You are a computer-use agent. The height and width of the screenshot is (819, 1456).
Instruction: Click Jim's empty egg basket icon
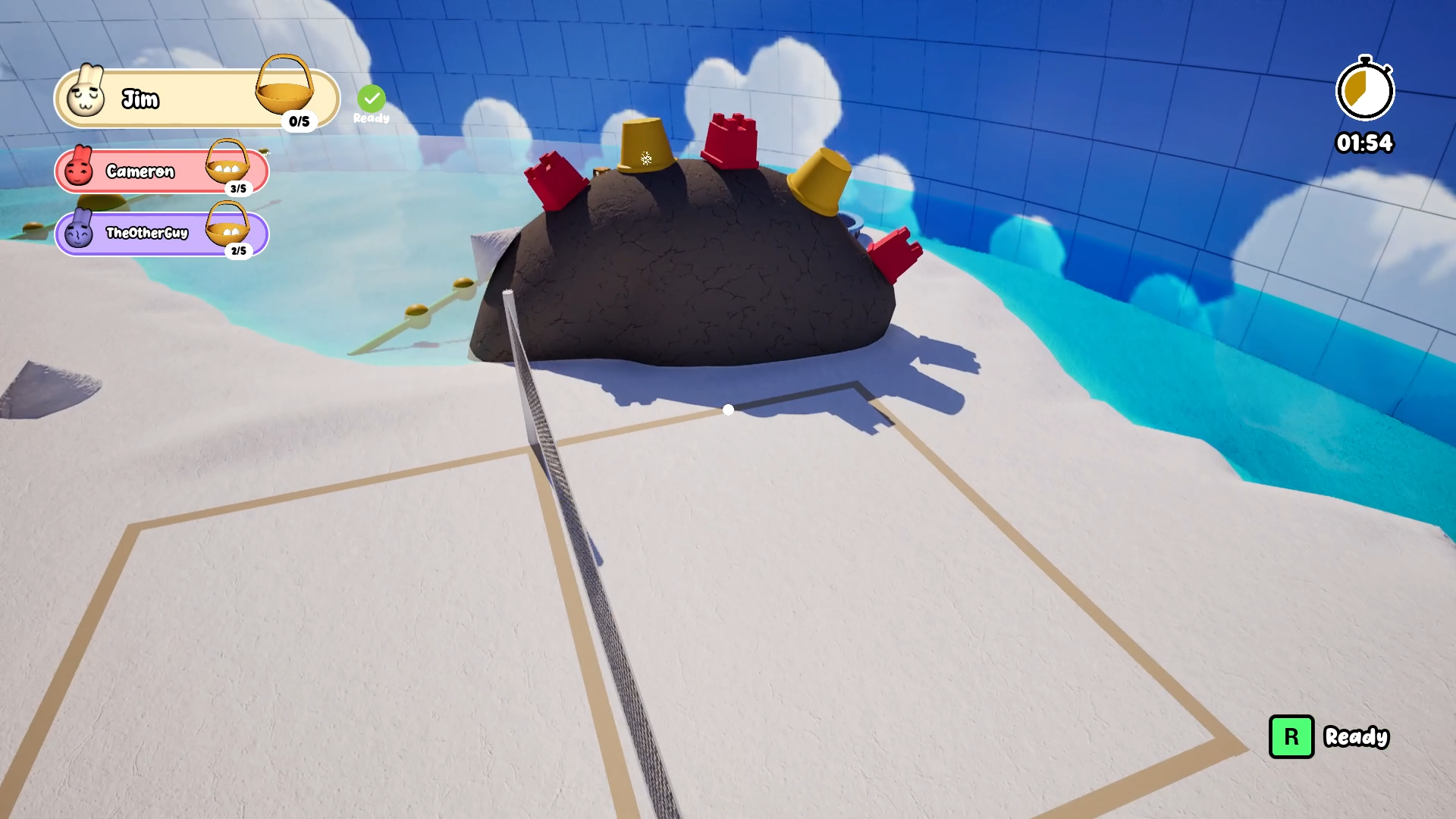click(287, 91)
